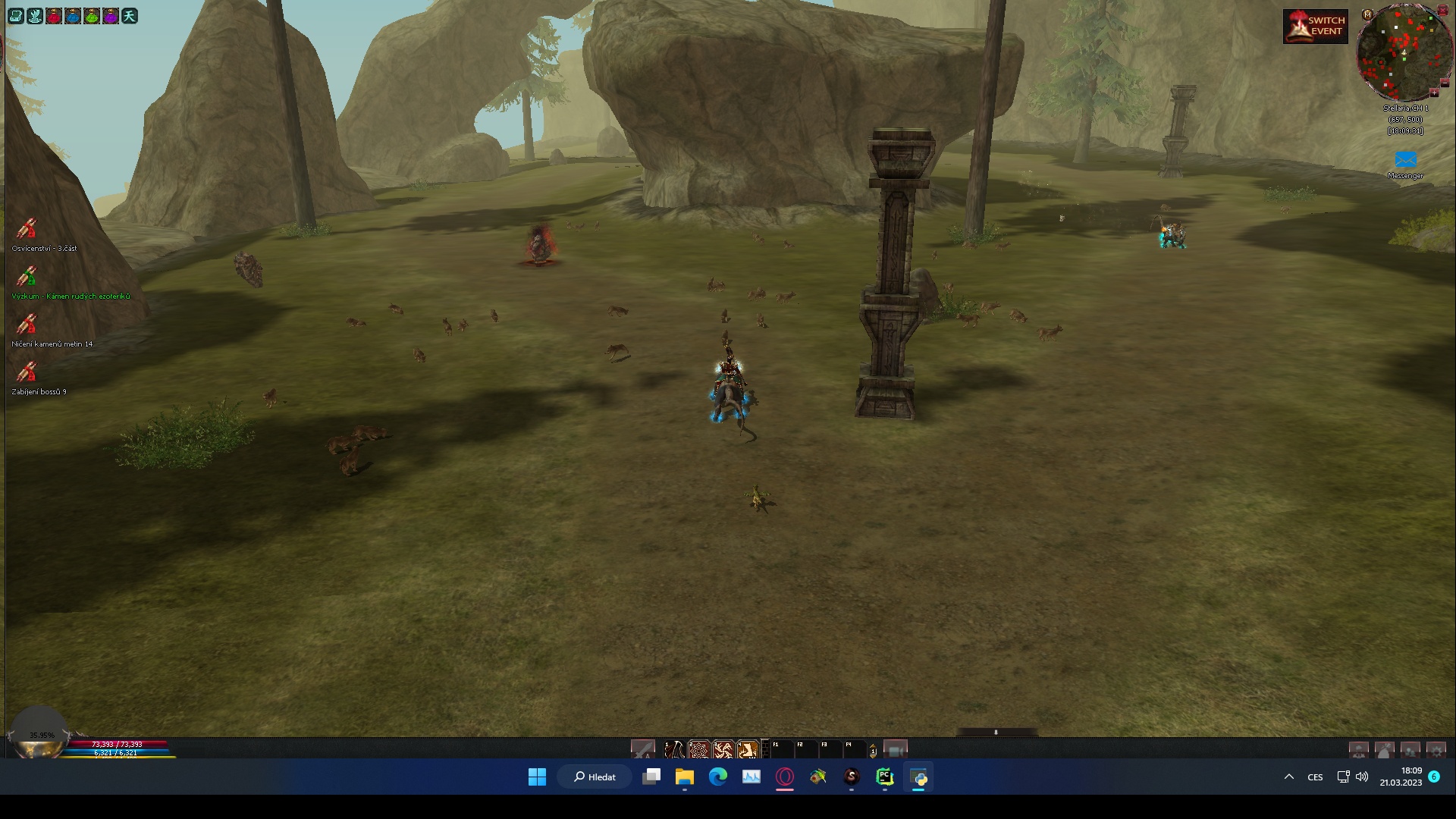Click the green potion buff icon
Image resolution: width=1456 pixels, height=819 pixels.
[92, 16]
